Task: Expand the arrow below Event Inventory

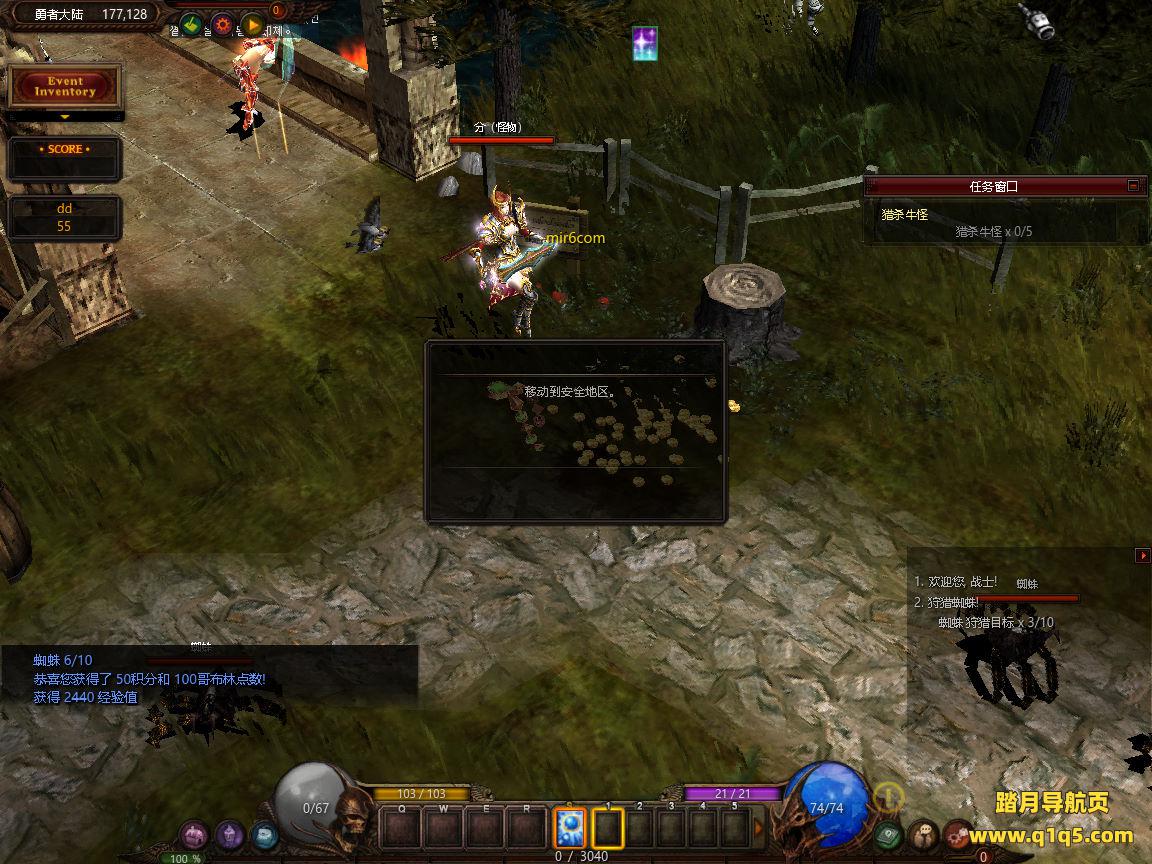Action: pyautogui.click(x=65, y=117)
